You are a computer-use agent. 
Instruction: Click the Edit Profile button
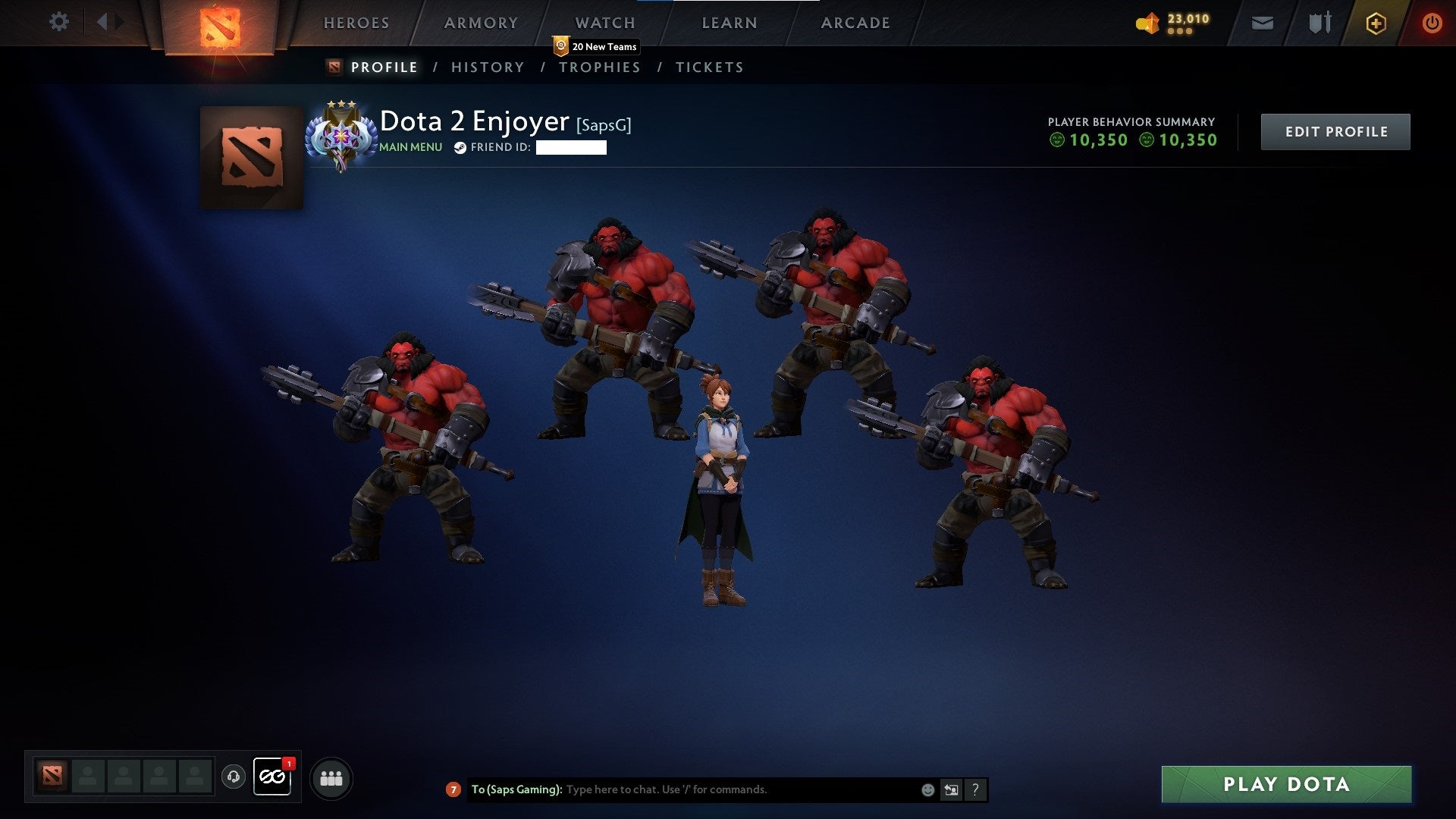click(1335, 132)
